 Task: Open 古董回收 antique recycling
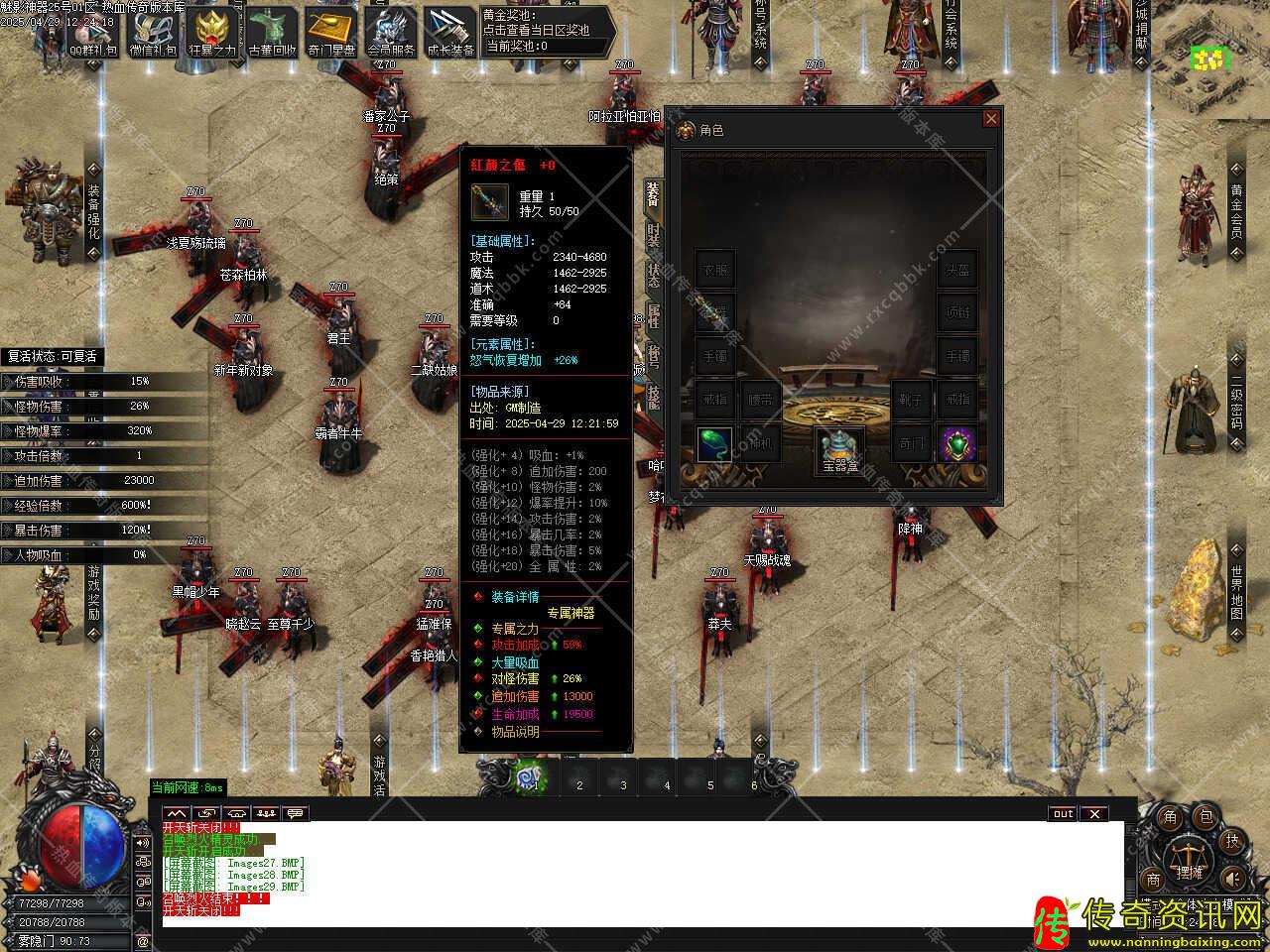click(x=272, y=33)
